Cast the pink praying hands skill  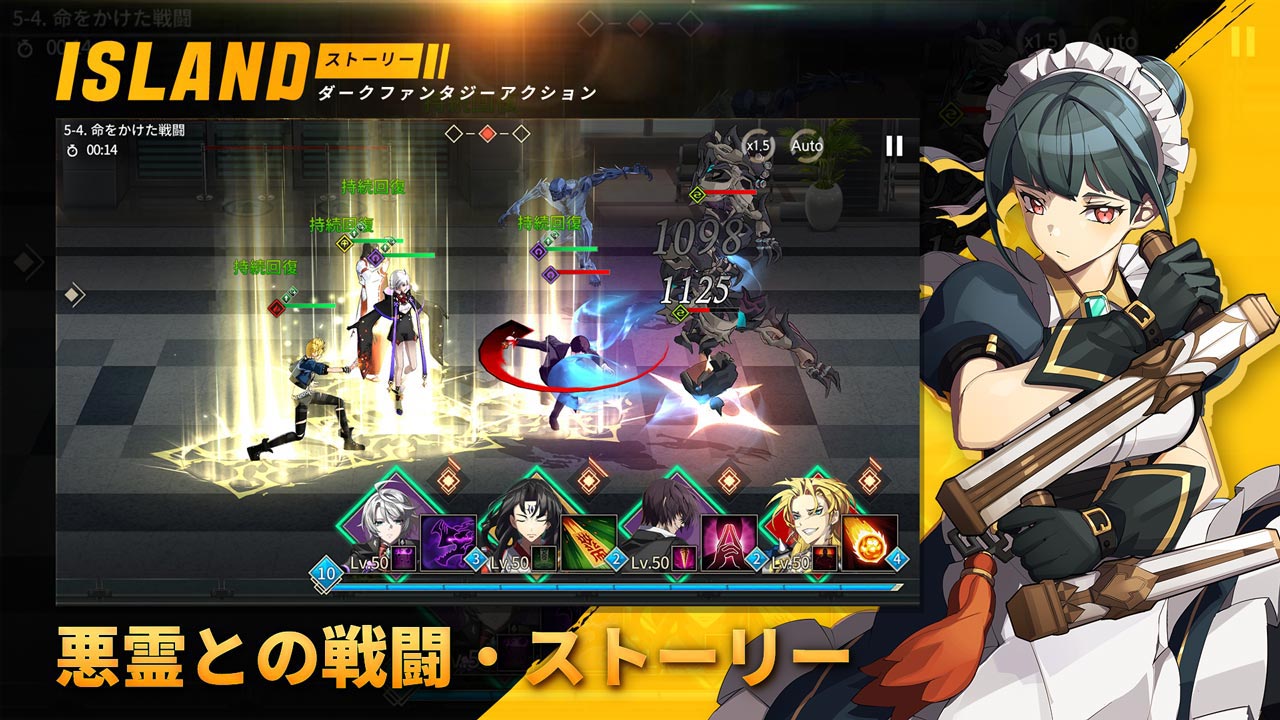click(x=728, y=543)
